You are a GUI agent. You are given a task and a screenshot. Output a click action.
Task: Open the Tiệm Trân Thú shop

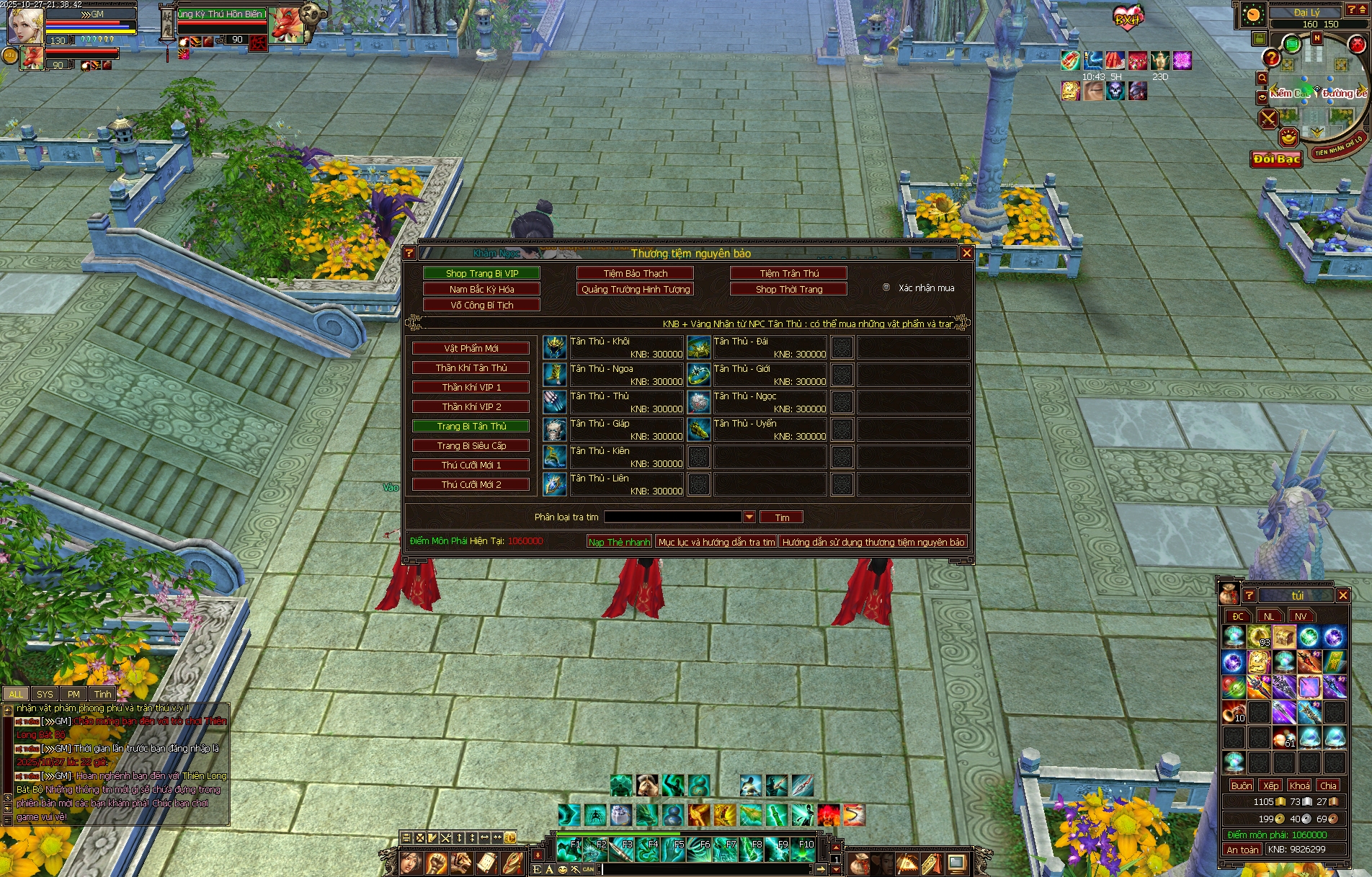788,273
